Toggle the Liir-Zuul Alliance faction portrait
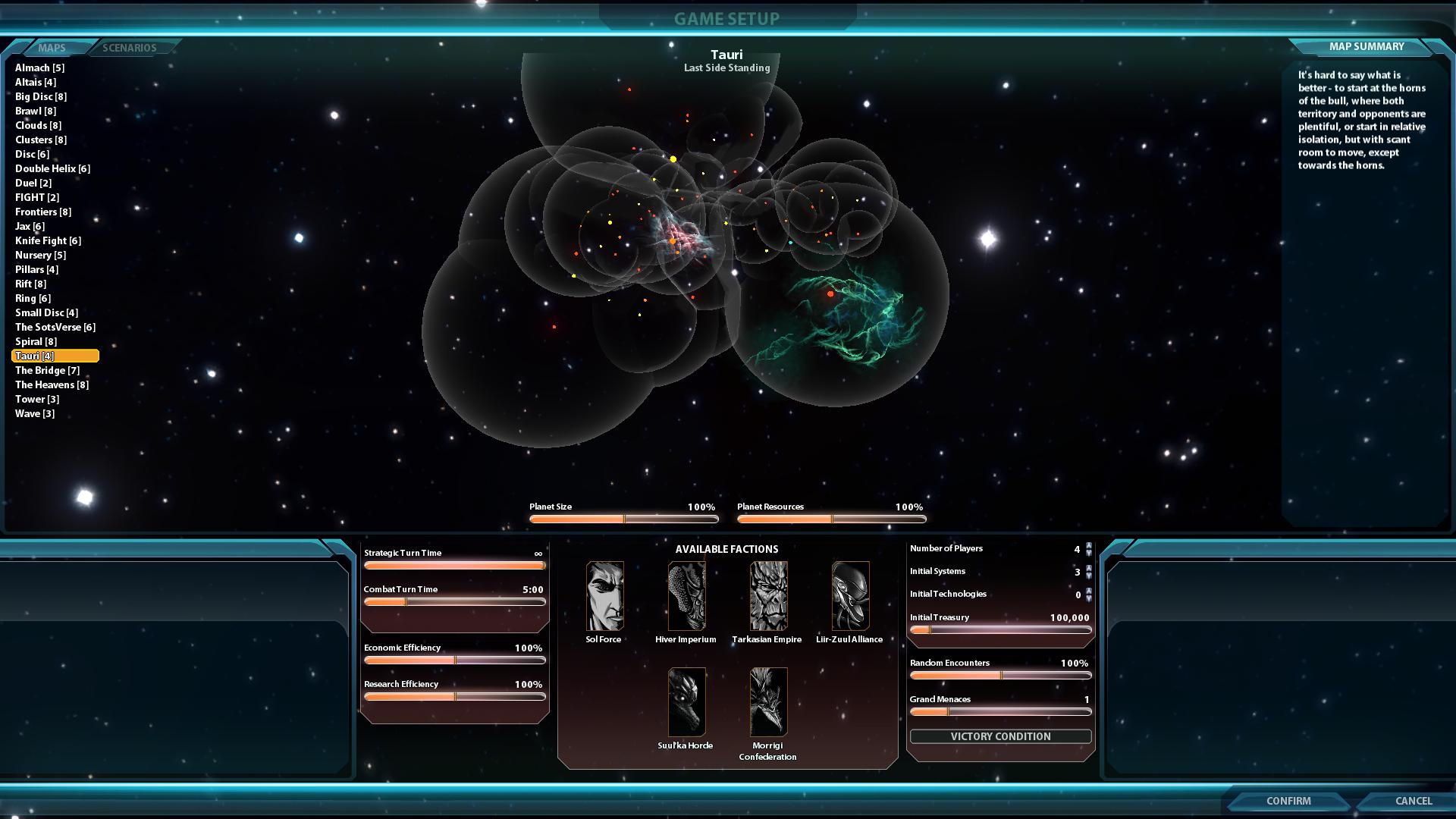 (x=850, y=596)
